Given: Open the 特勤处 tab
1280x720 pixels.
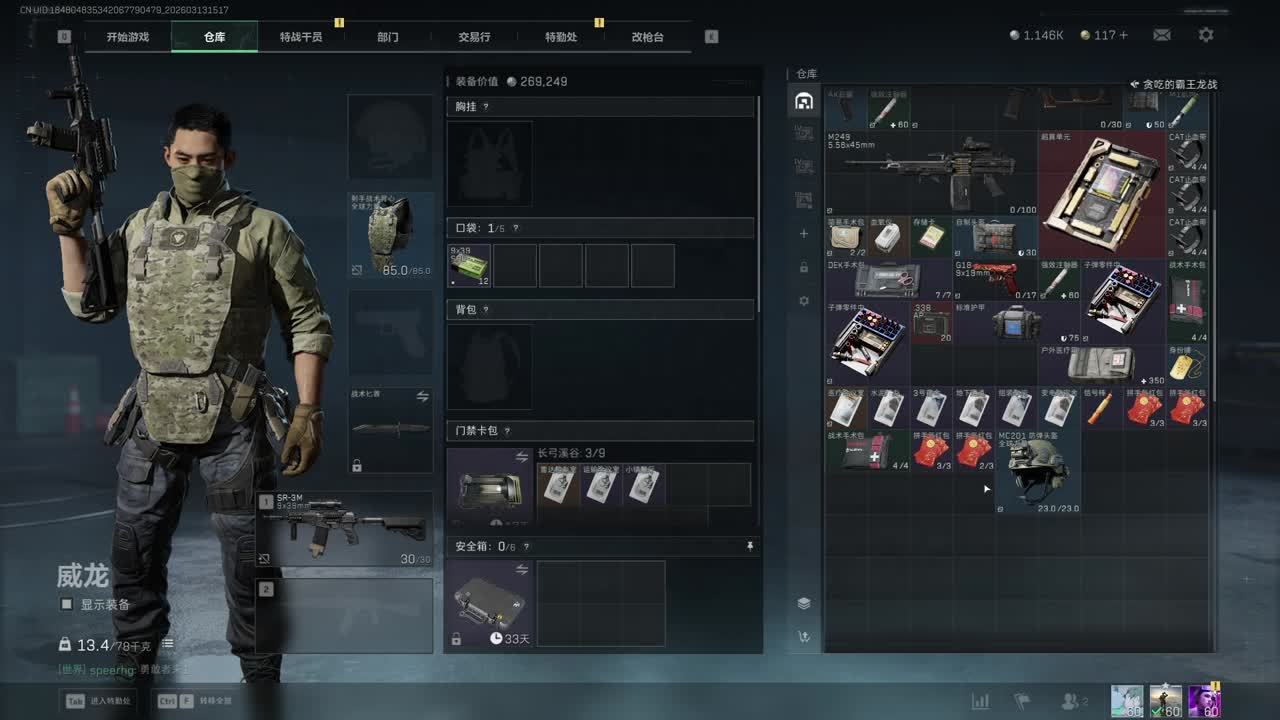Looking at the screenshot, I should coord(561,37).
